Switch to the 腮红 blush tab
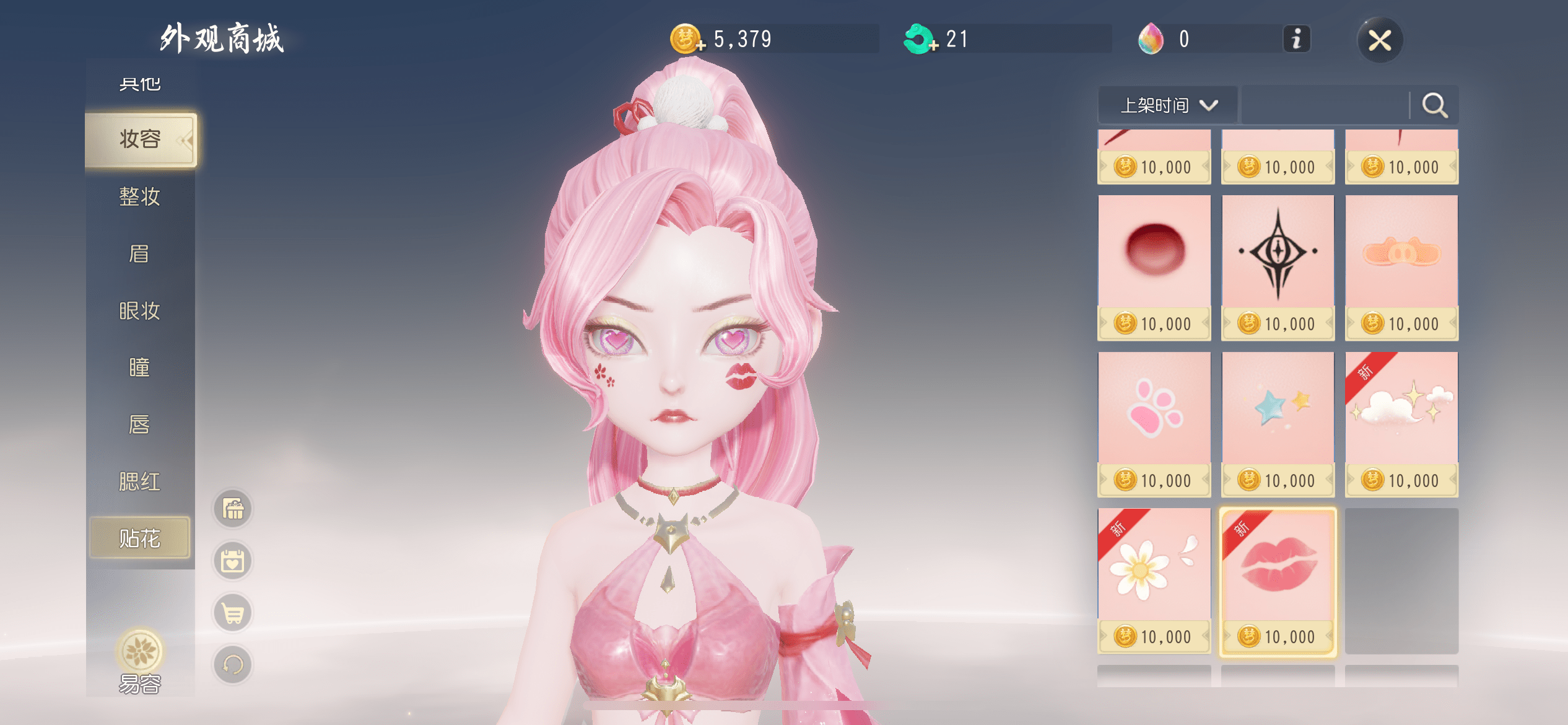Screen dimensions: 1568x725 pyautogui.click(x=140, y=482)
